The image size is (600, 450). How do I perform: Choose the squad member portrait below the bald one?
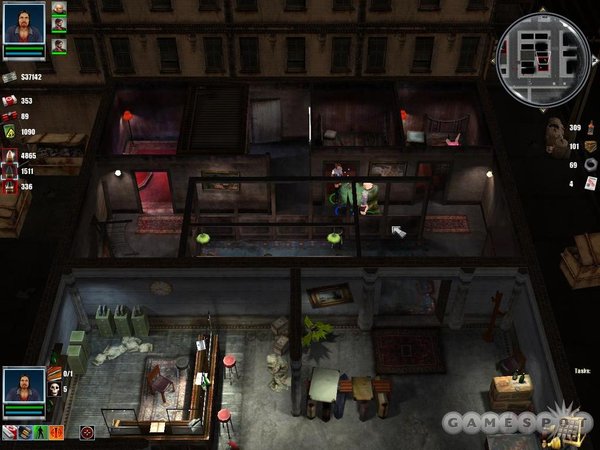59,26
